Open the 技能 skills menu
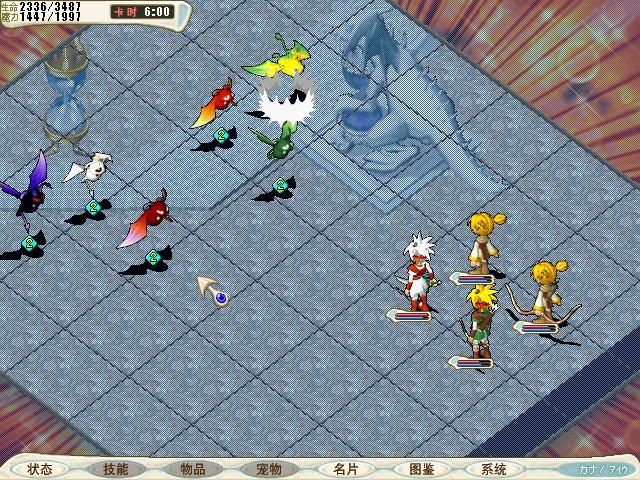Image resolution: width=640 pixels, height=480 pixels. [x=116, y=468]
